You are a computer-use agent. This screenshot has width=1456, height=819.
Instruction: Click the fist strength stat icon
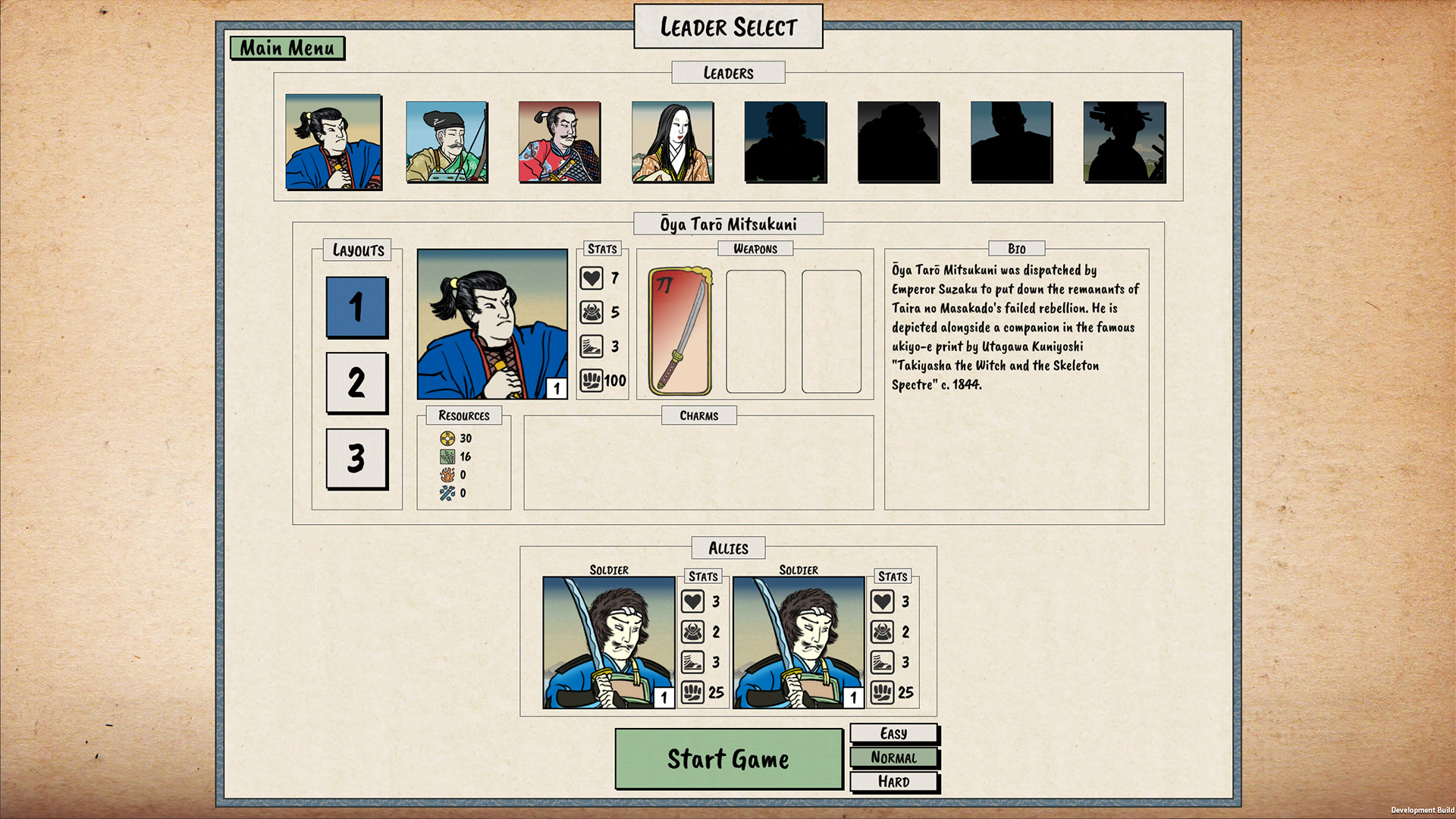click(591, 381)
